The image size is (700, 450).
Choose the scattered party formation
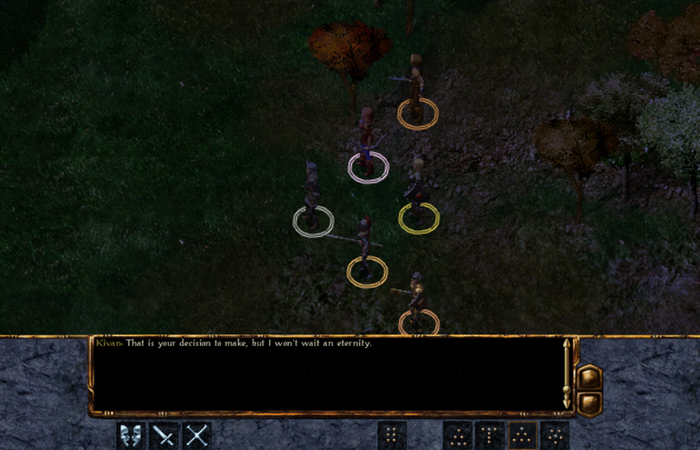pyautogui.click(x=554, y=435)
